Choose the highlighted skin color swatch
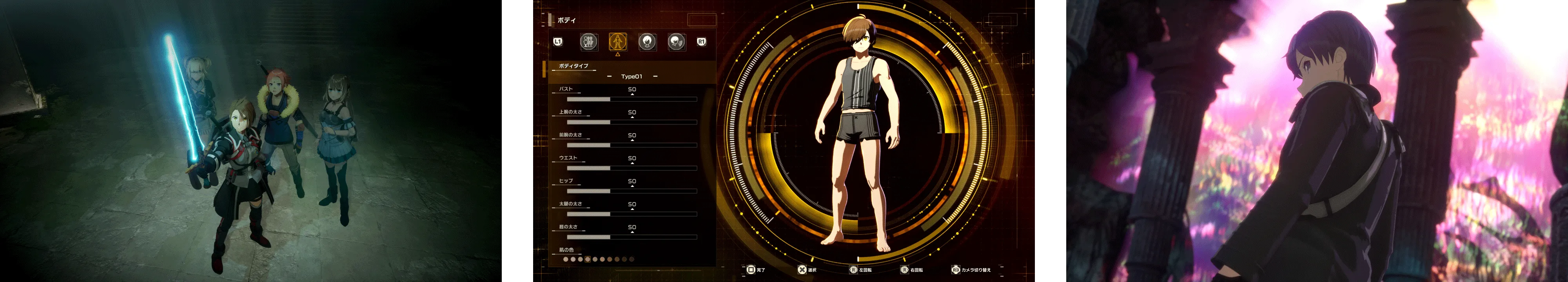The image size is (1568, 282). 587,260
